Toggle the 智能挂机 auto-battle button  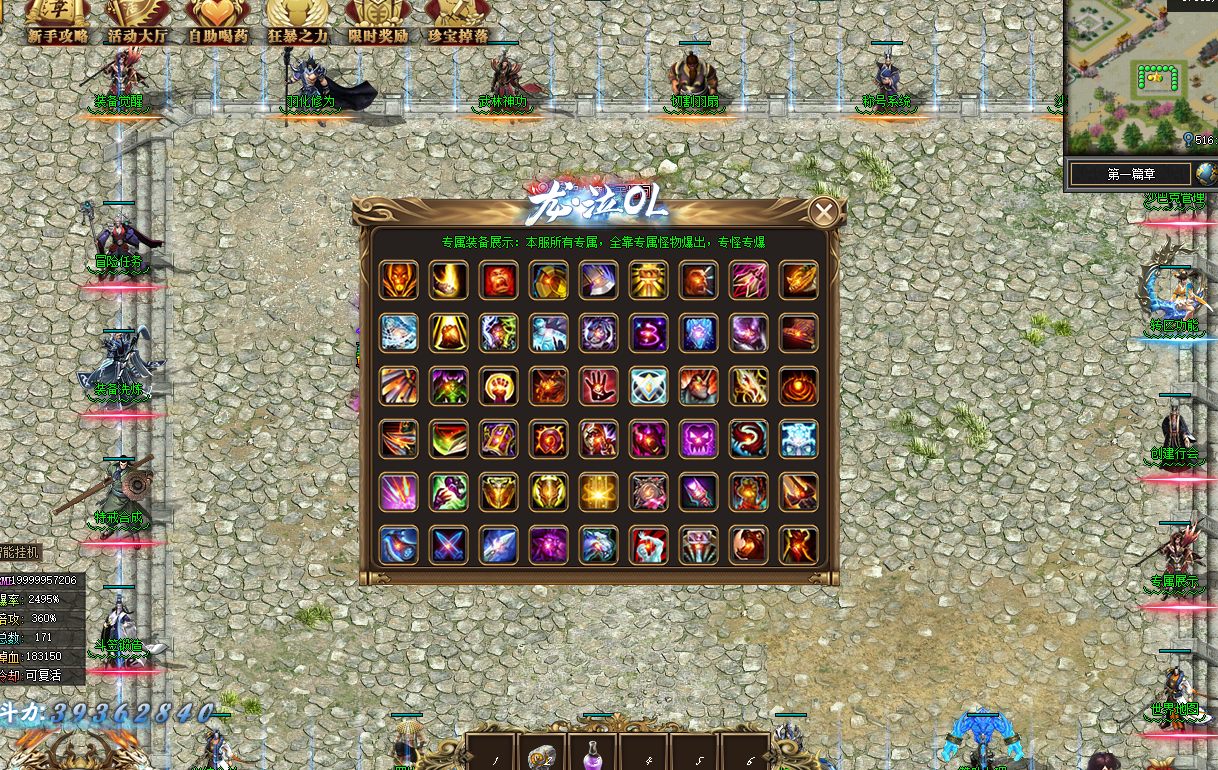20,552
